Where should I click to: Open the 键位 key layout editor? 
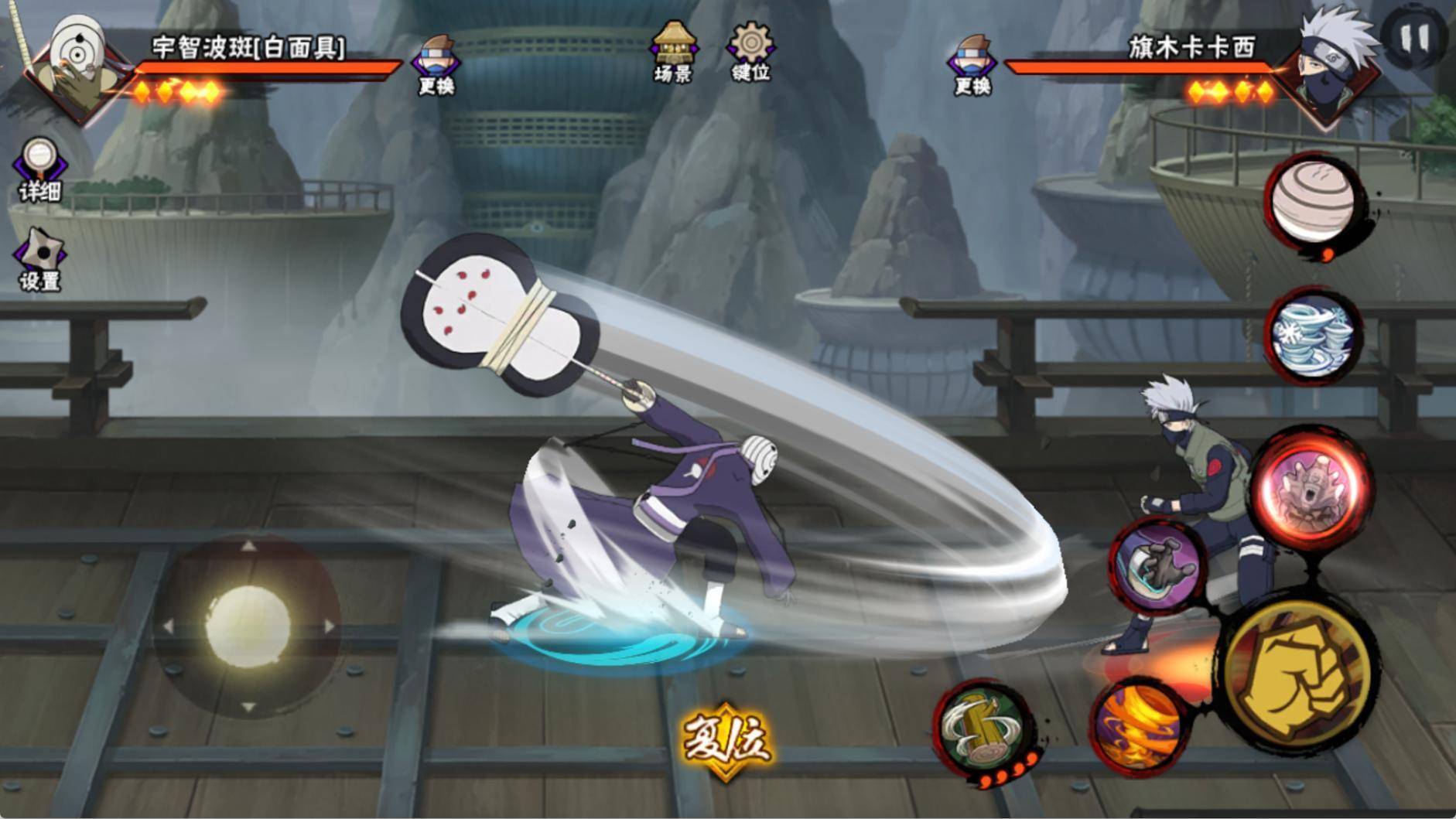750,51
